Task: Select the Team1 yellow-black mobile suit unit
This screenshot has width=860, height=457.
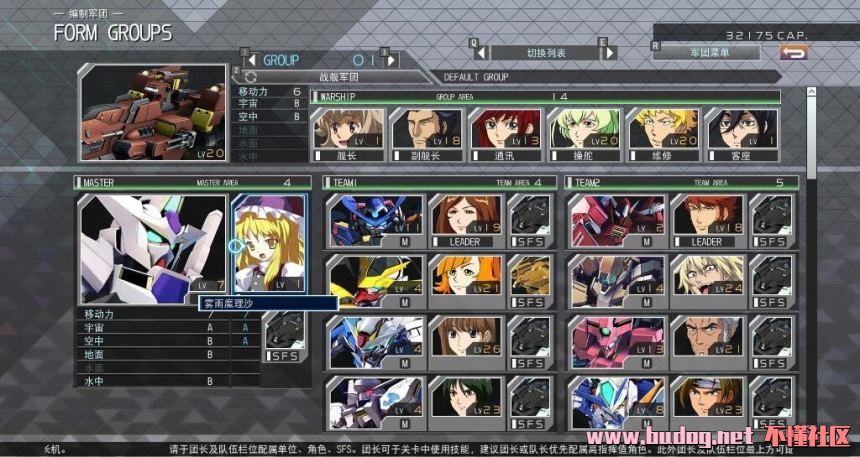Action: (x=375, y=281)
